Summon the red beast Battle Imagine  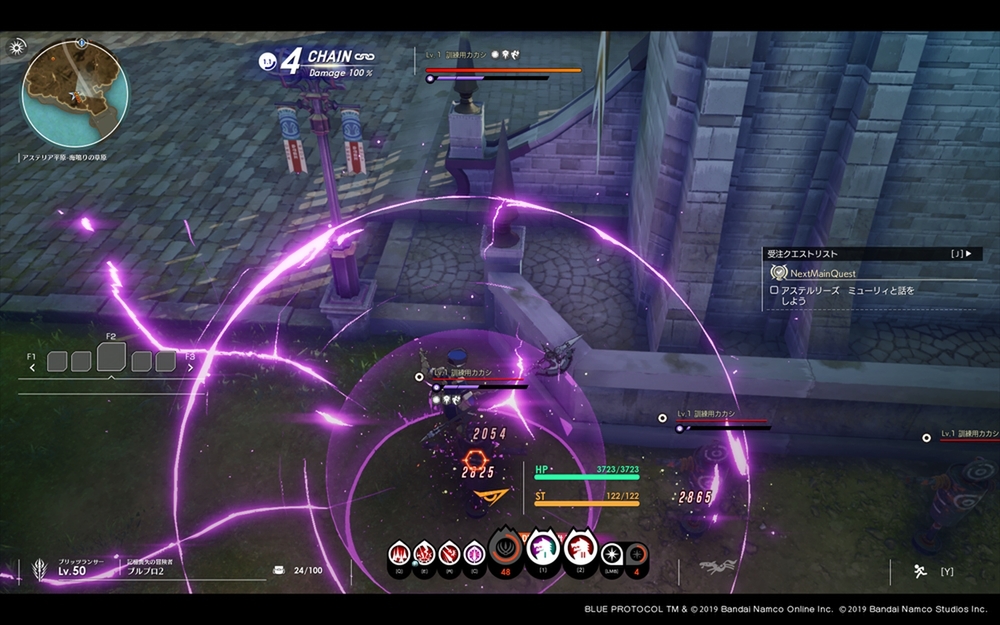[x=579, y=548]
